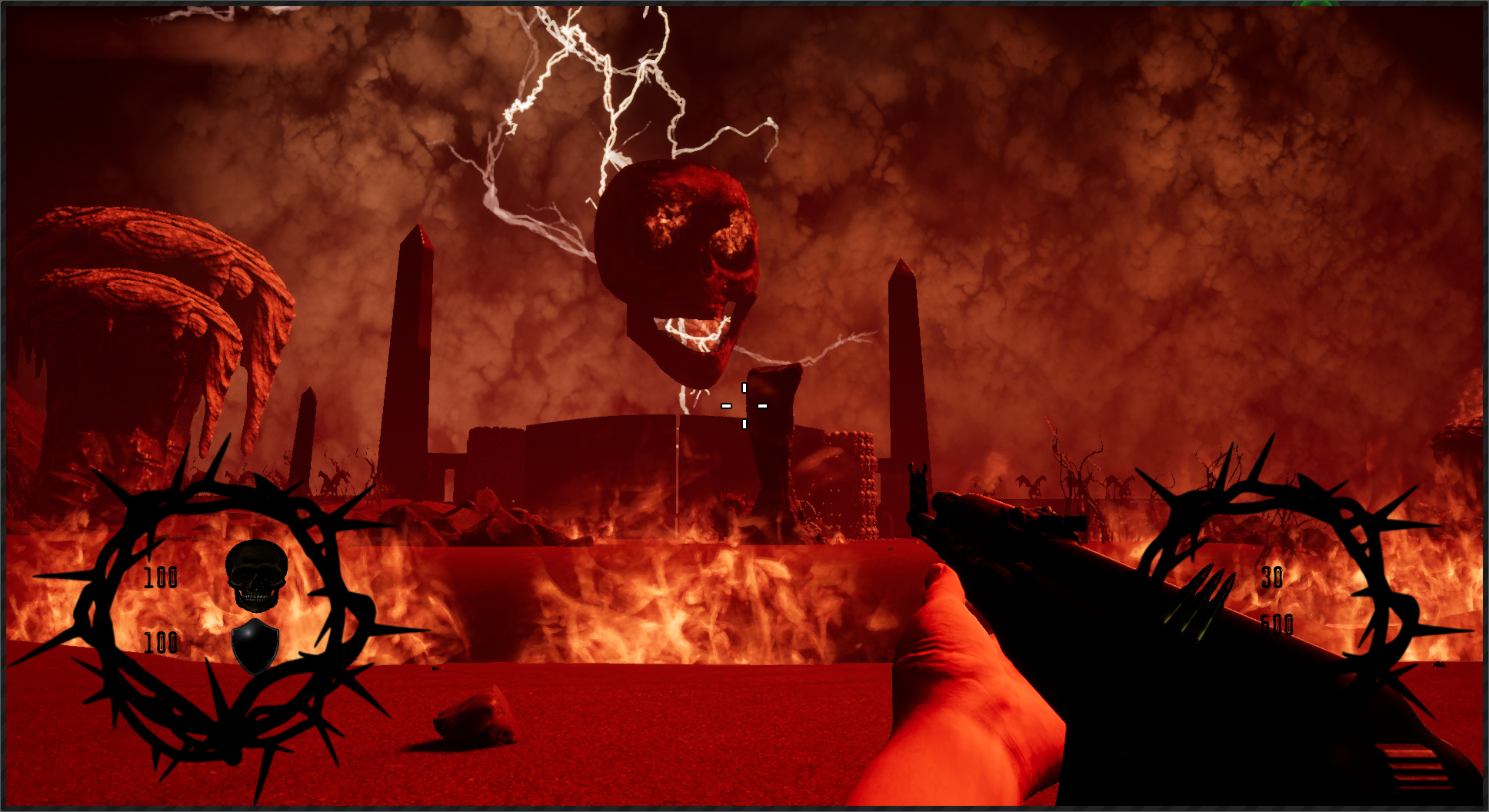Click the crosshair in screen center
Screen dimensions: 1489x812
pyautogui.click(x=744, y=404)
